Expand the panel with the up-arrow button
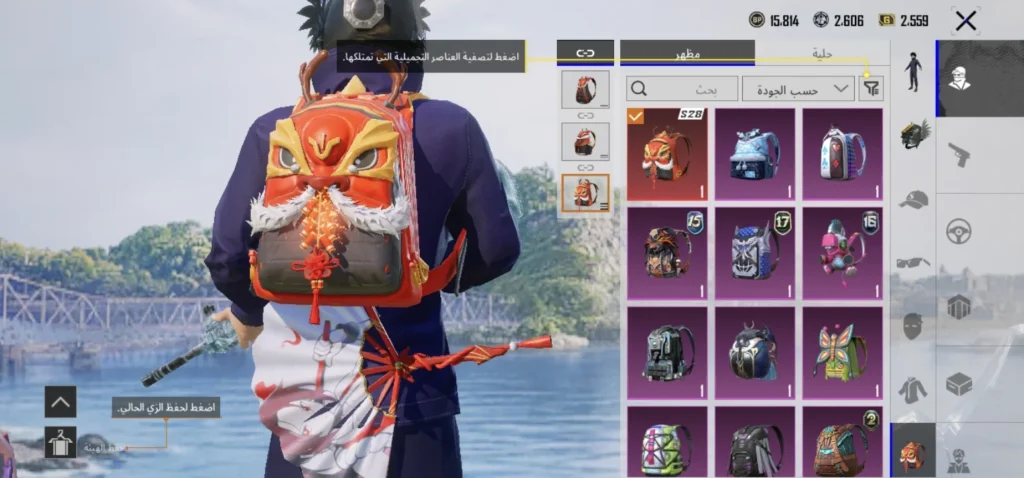1024x478 pixels. point(60,402)
